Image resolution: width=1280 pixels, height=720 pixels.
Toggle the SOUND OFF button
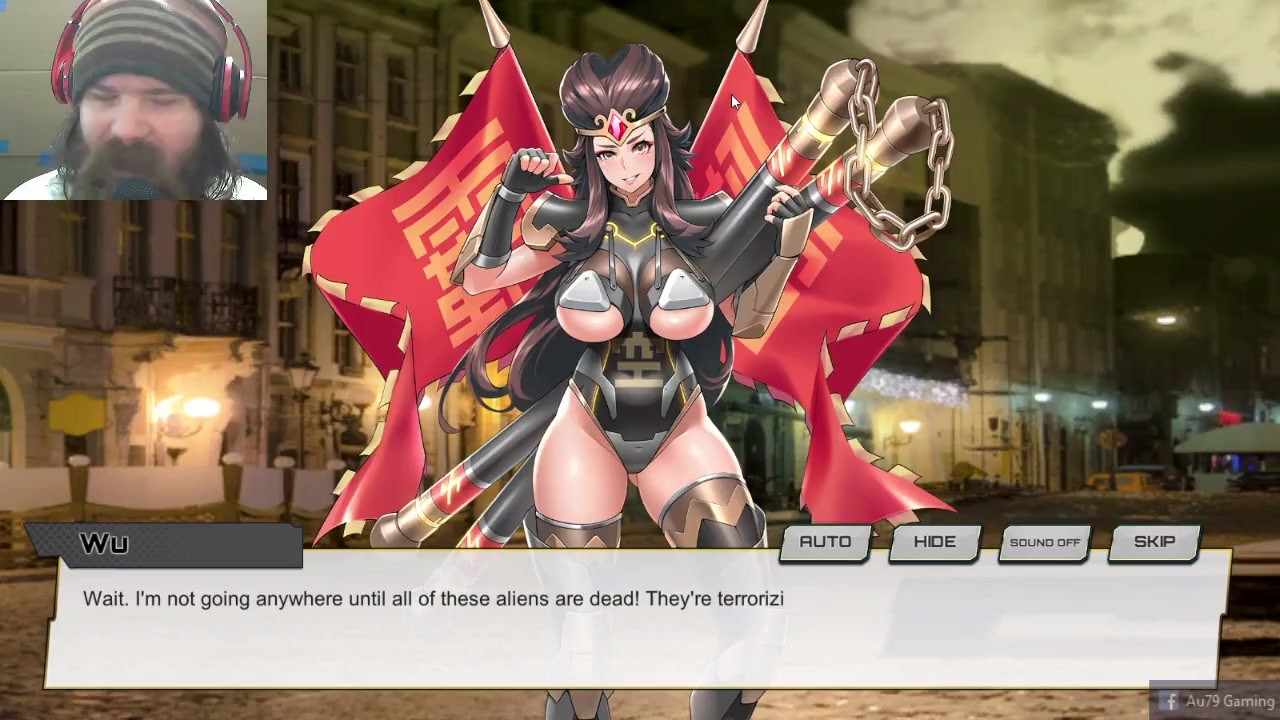(x=1045, y=542)
